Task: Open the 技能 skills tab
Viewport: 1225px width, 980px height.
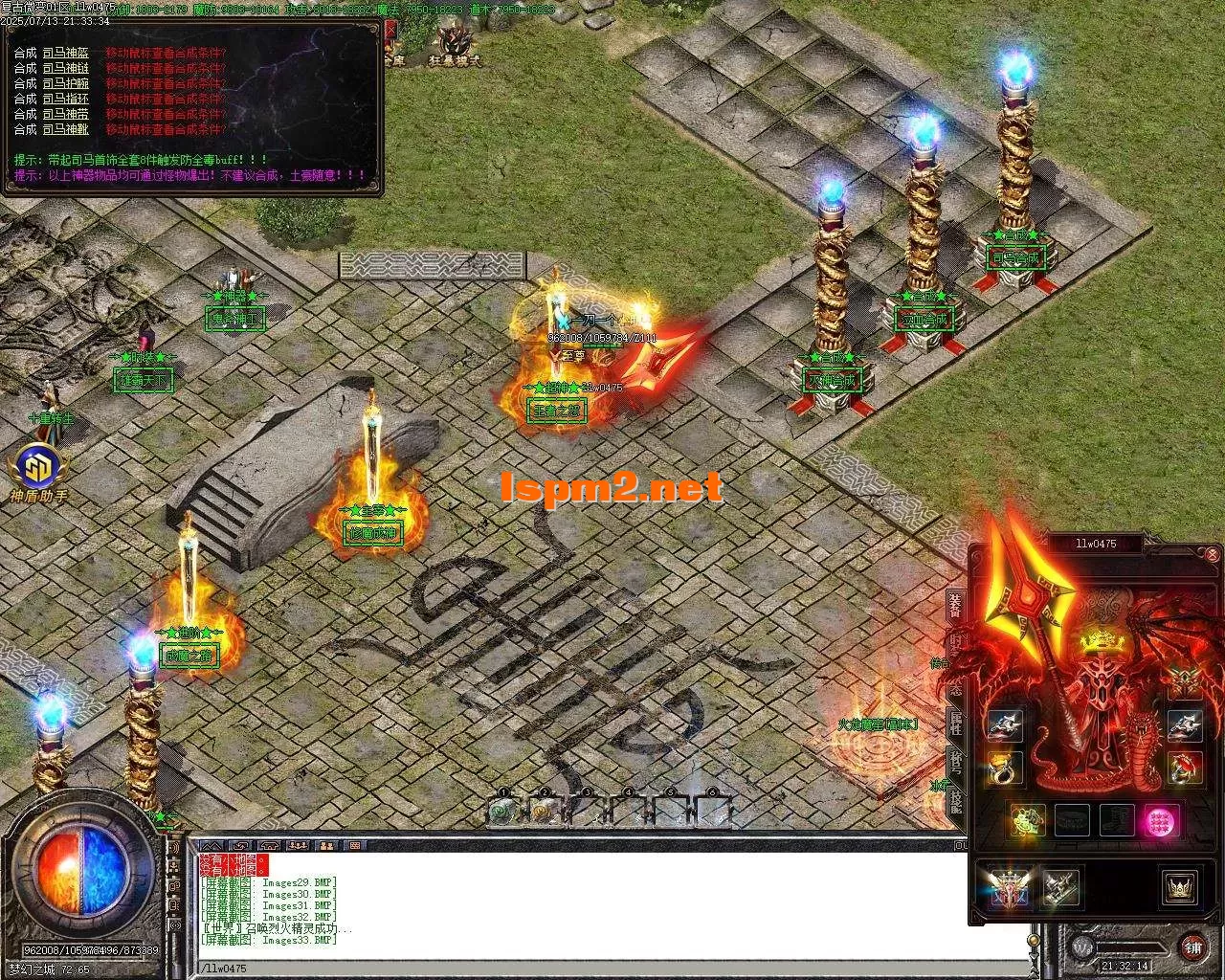Action: pos(955,796)
